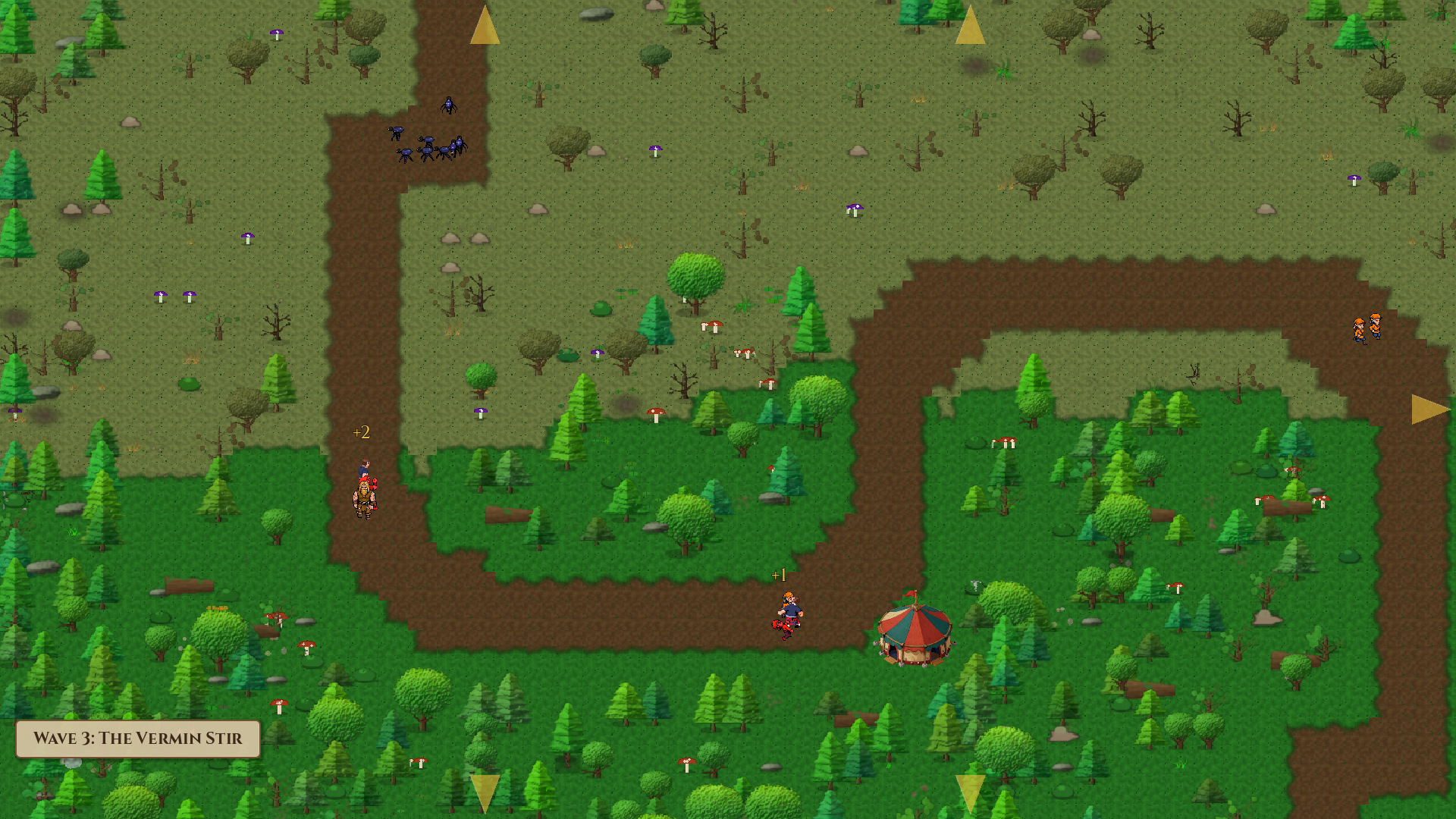Screen dimensions: 1456x819
Task: Select the lone spider above the swarm
Action: (x=449, y=104)
